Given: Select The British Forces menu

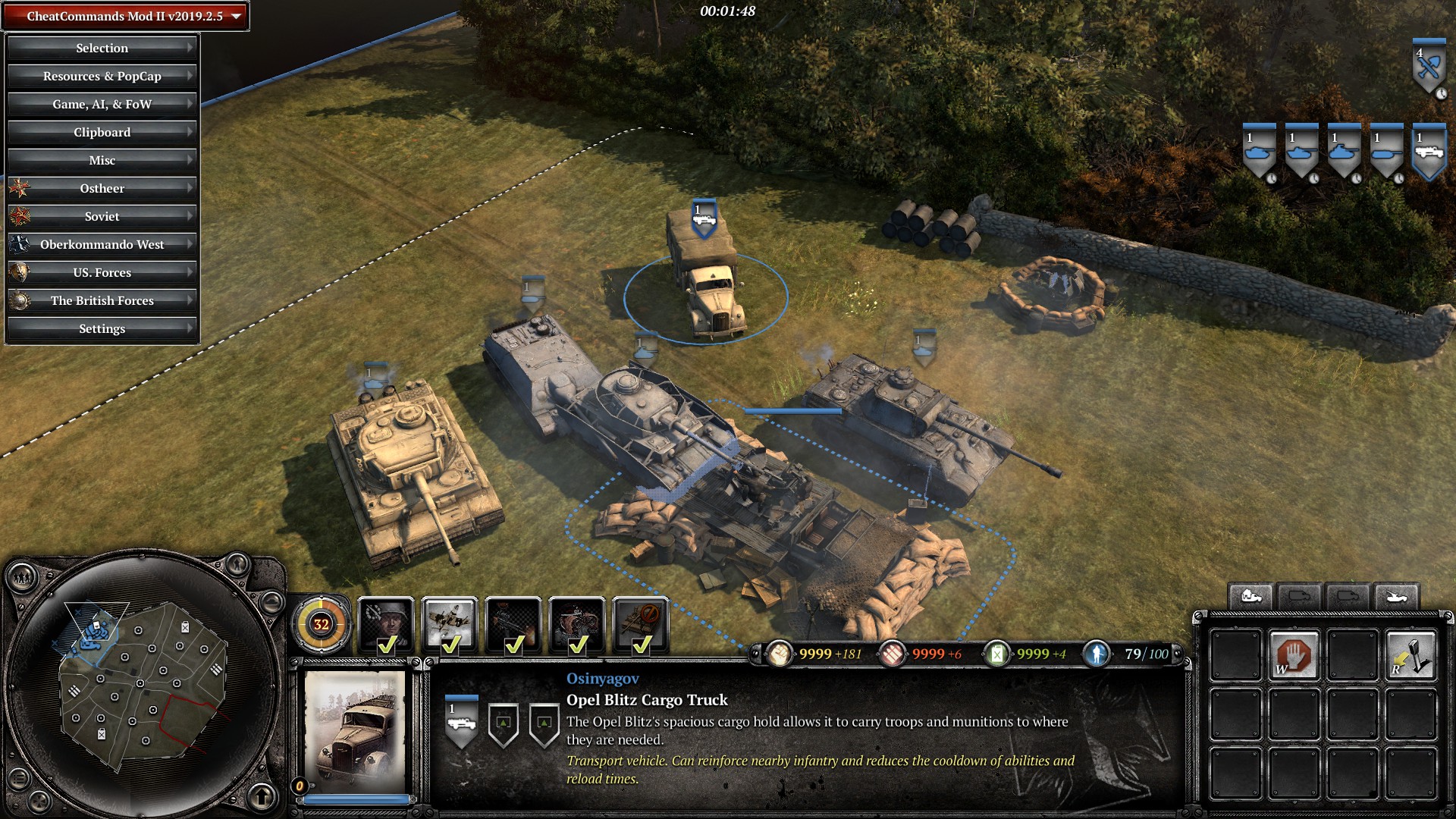Looking at the screenshot, I should pos(102,300).
